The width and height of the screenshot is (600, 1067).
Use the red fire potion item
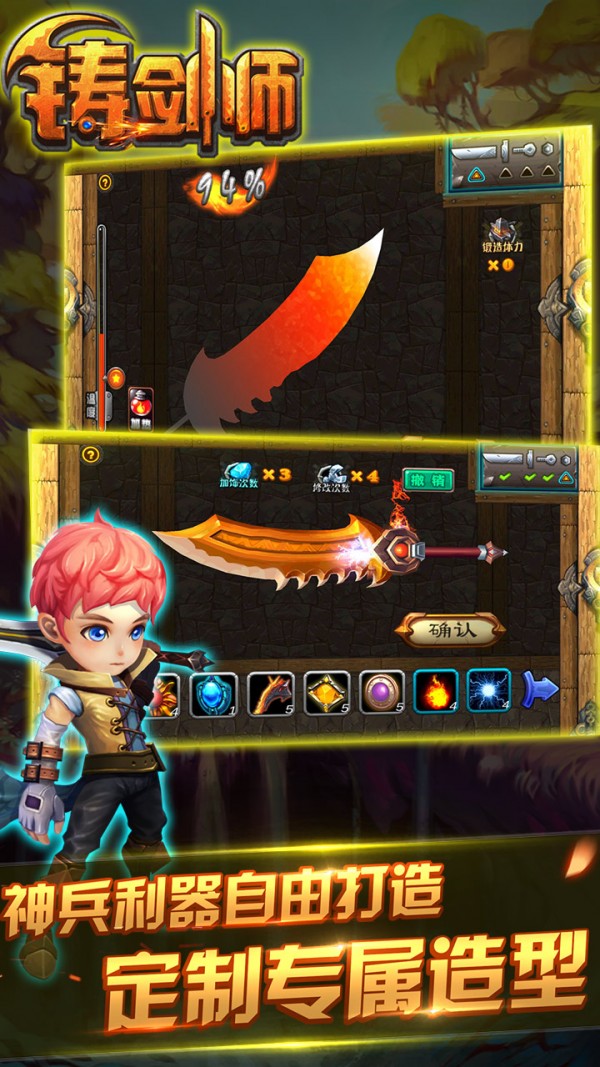pos(141,406)
